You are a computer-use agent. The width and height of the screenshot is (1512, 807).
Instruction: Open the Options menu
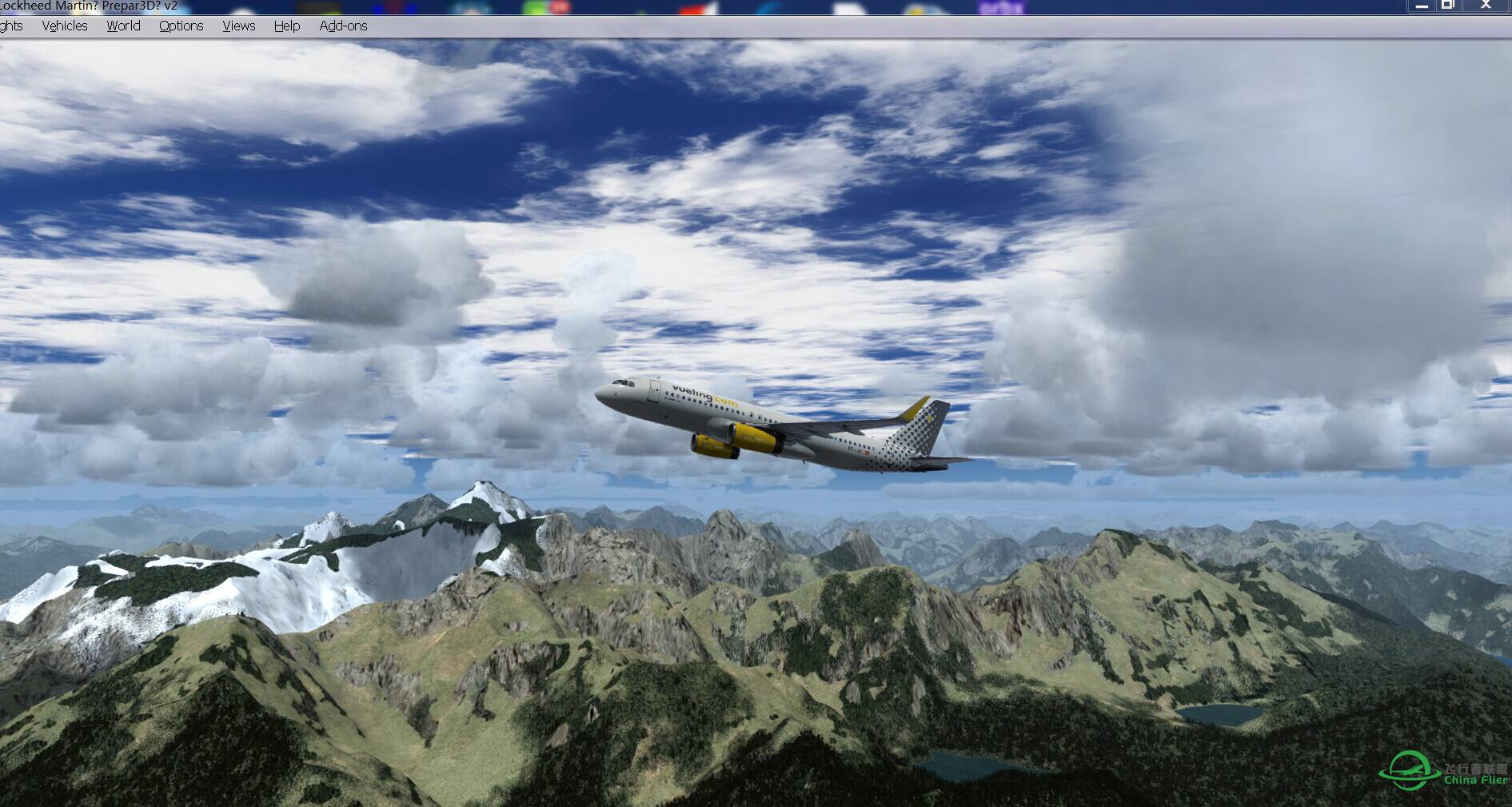tap(181, 26)
